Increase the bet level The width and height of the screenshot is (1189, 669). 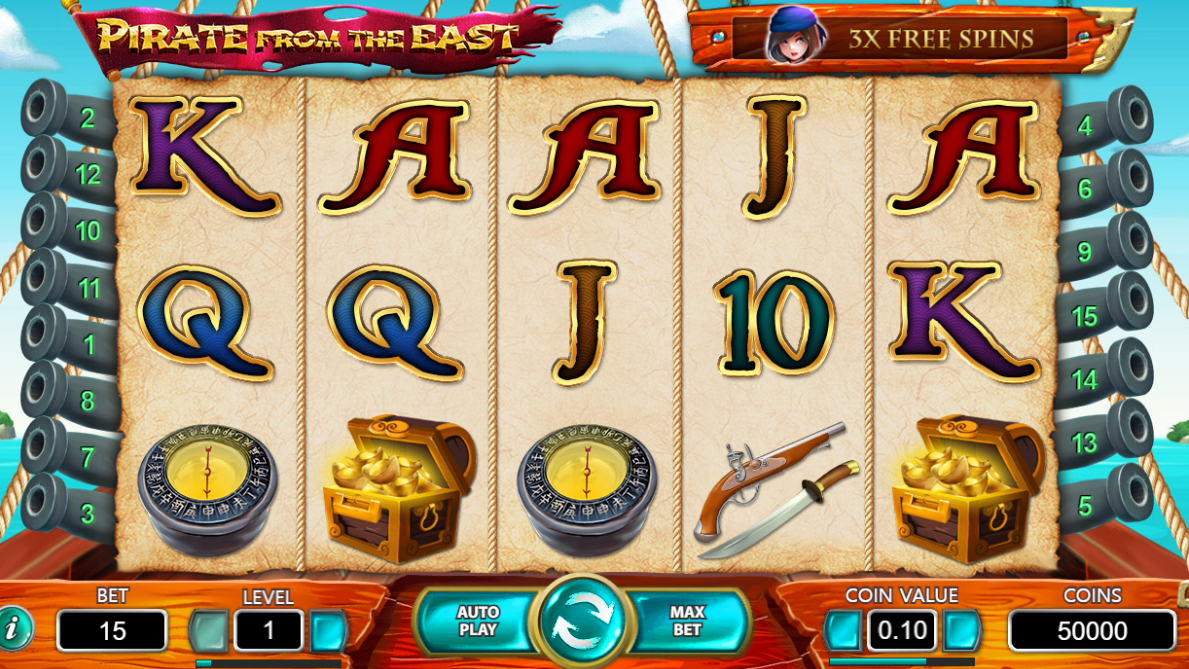point(328,631)
